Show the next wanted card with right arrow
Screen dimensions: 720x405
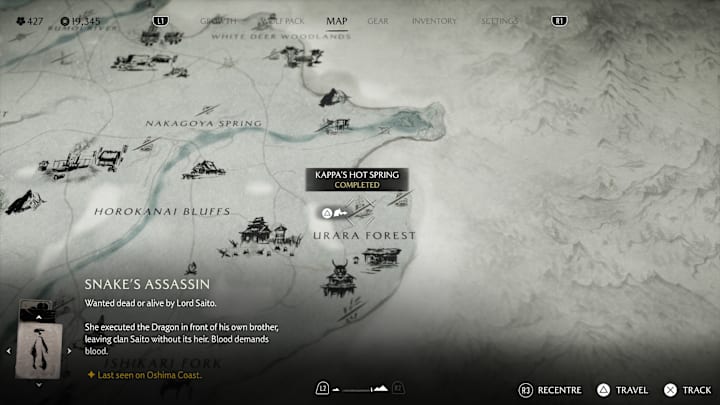click(69, 351)
